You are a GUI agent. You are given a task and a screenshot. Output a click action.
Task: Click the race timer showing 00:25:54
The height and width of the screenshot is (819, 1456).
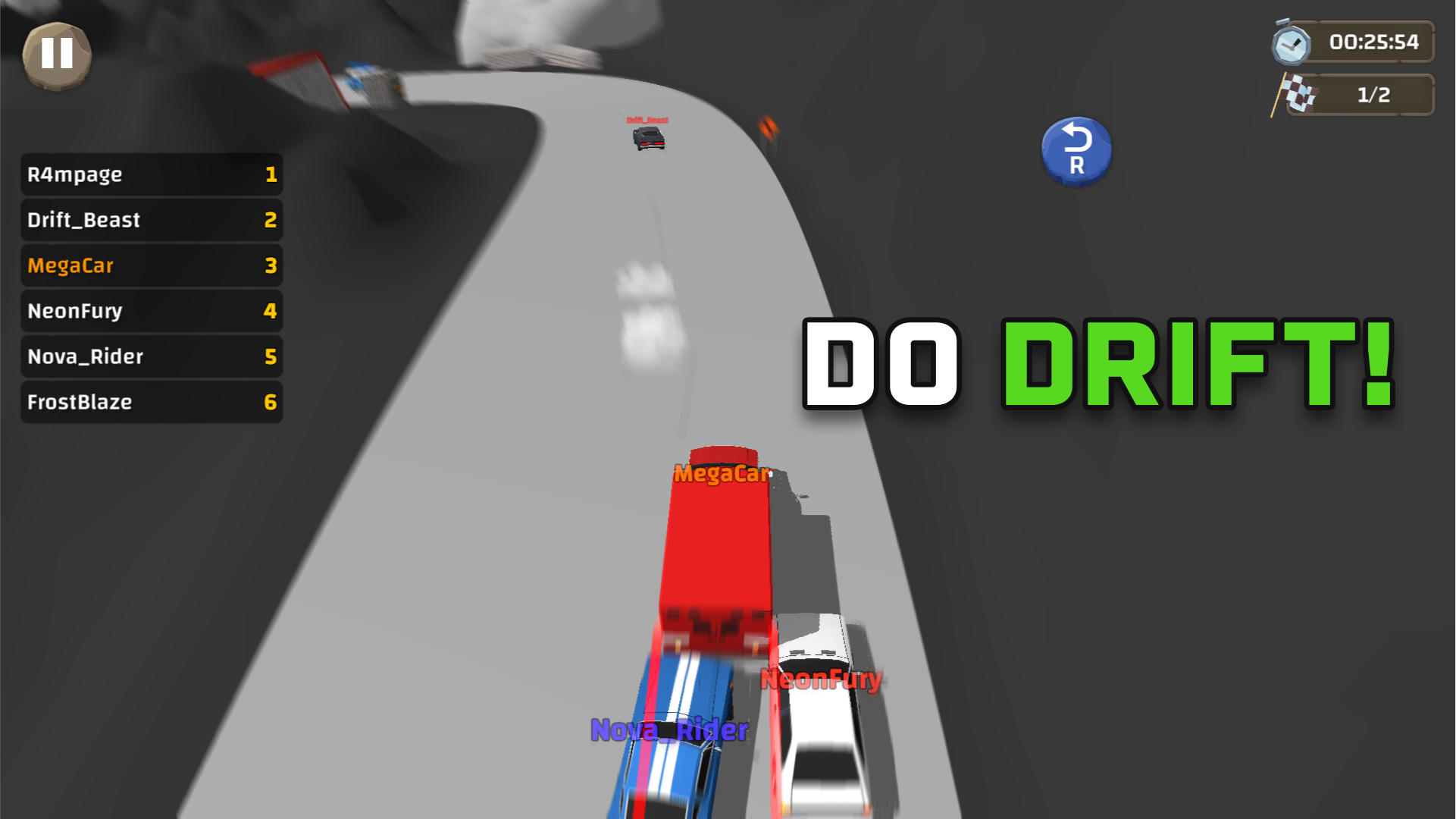coord(1375,43)
